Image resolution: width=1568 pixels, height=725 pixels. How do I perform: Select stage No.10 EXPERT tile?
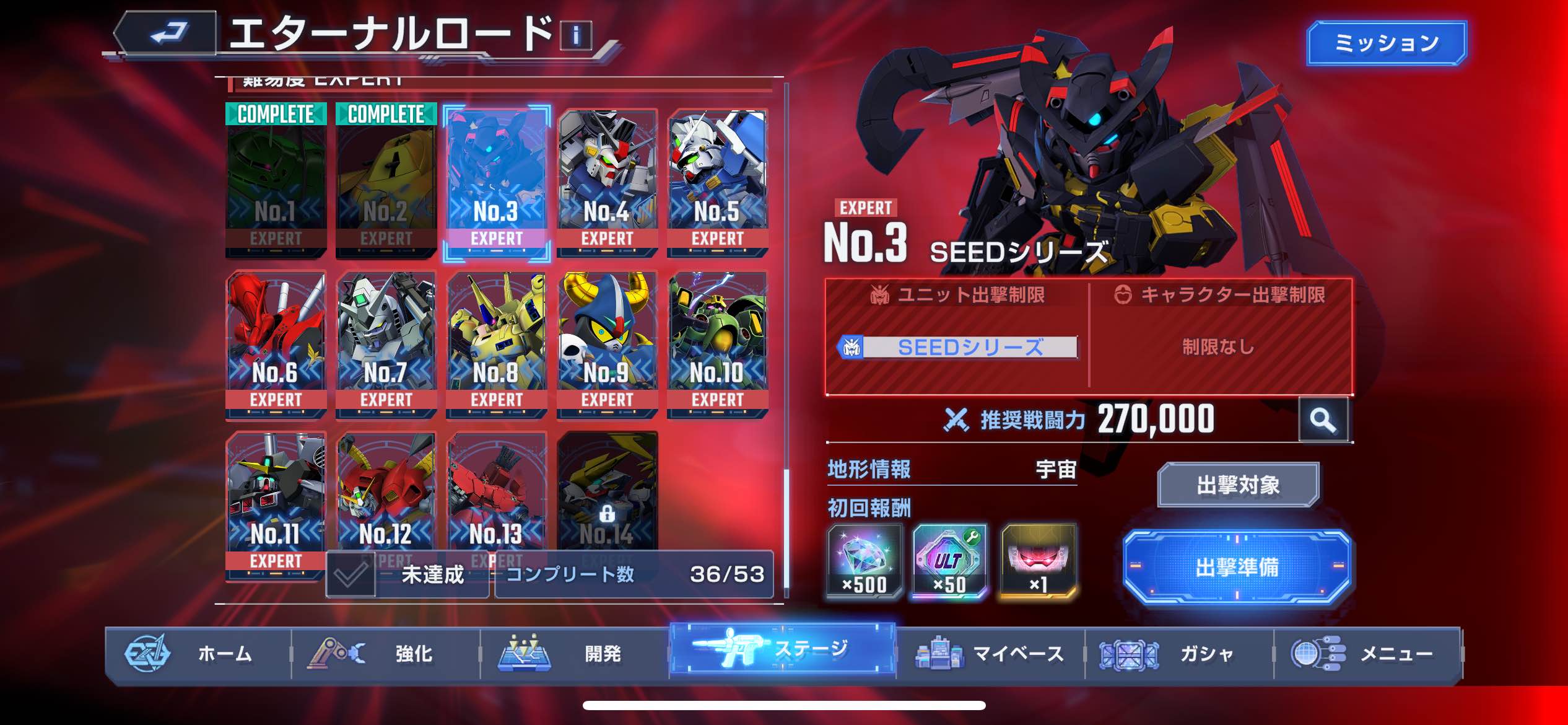[x=717, y=344]
